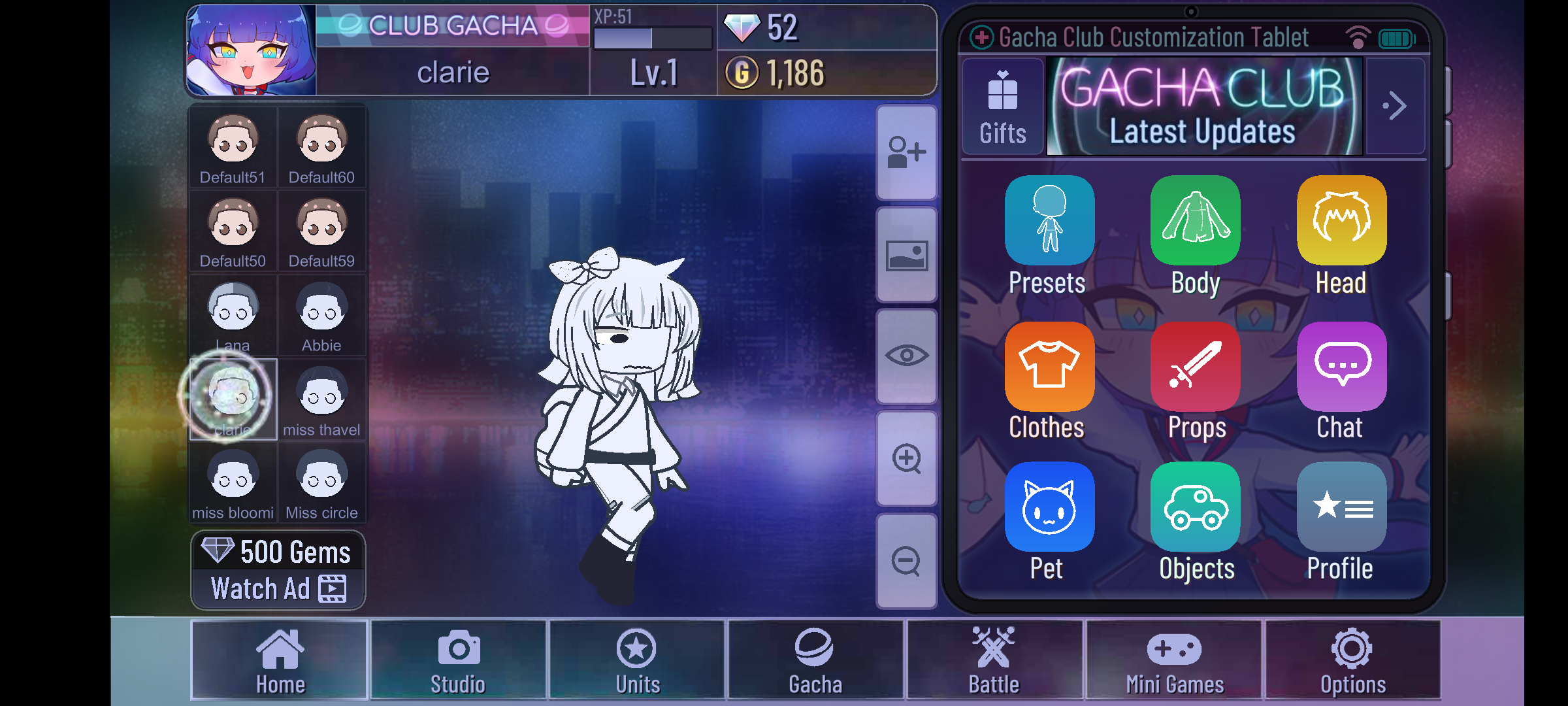The image size is (1568, 706).
Task: Open the Objects car icon
Action: [1195, 508]
